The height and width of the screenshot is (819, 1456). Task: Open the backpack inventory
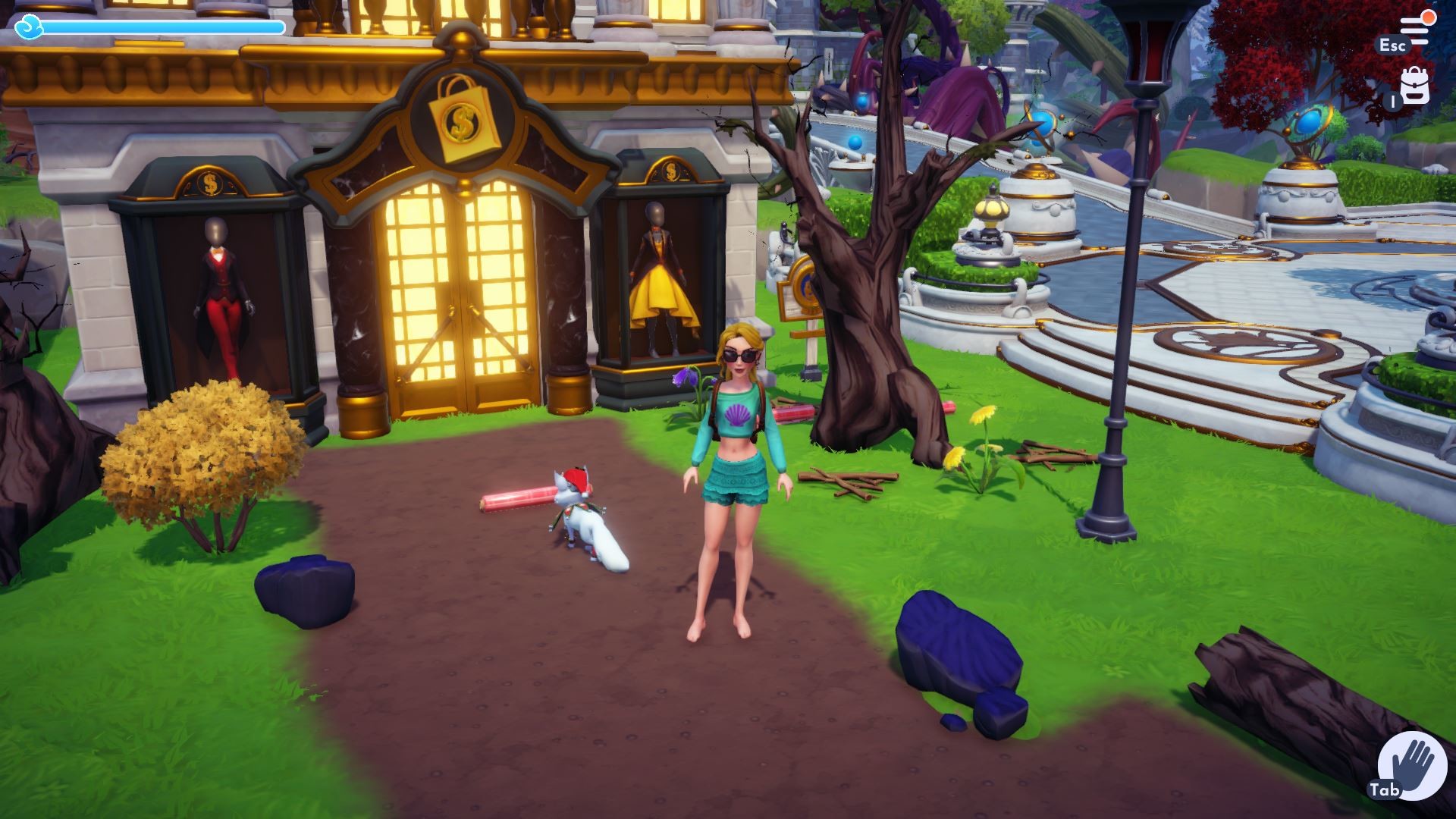pyautogui.click(x=1414, y=86)
